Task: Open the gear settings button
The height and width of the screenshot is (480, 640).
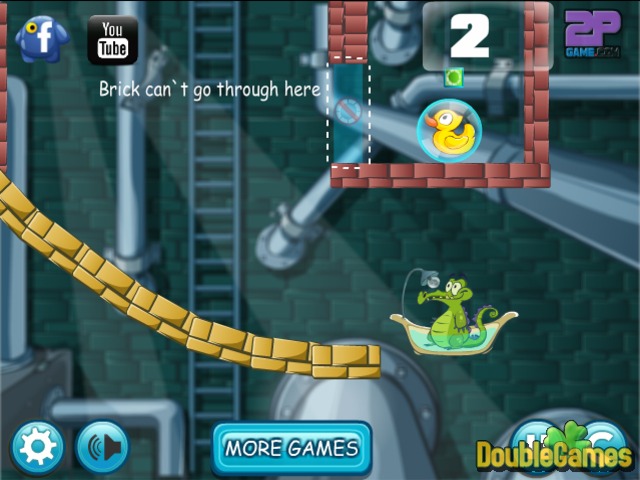Action: pos(38,447)
